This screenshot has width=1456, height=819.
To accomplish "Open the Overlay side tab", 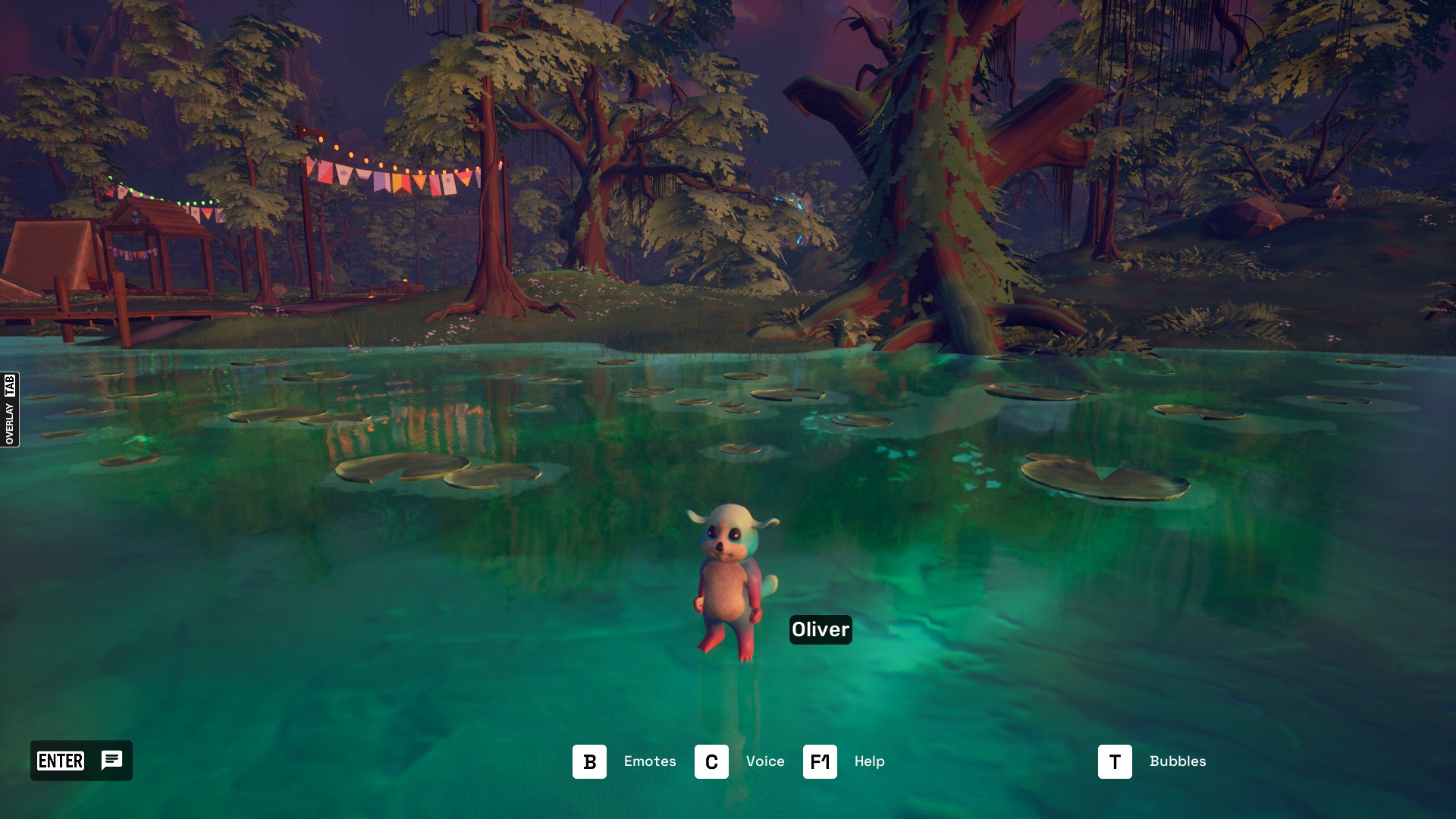I will (10, 409).
